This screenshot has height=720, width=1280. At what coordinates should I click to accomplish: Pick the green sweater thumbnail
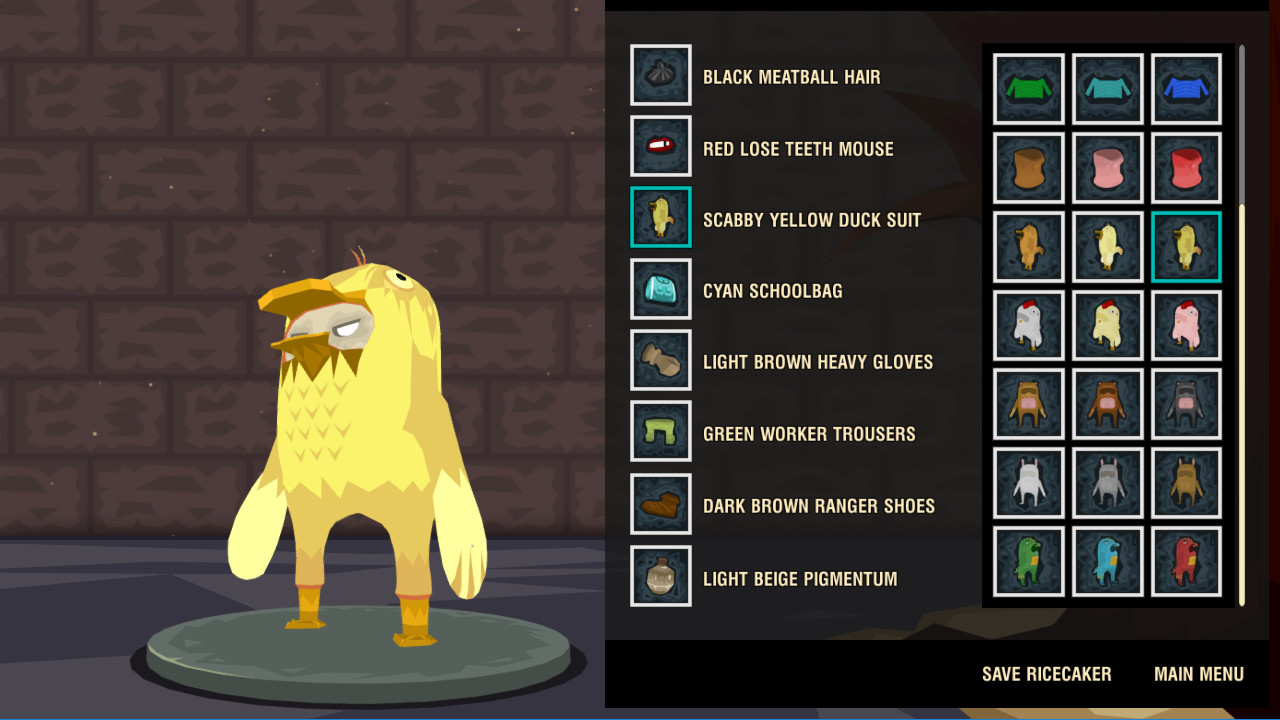[x=1028, y=89]
